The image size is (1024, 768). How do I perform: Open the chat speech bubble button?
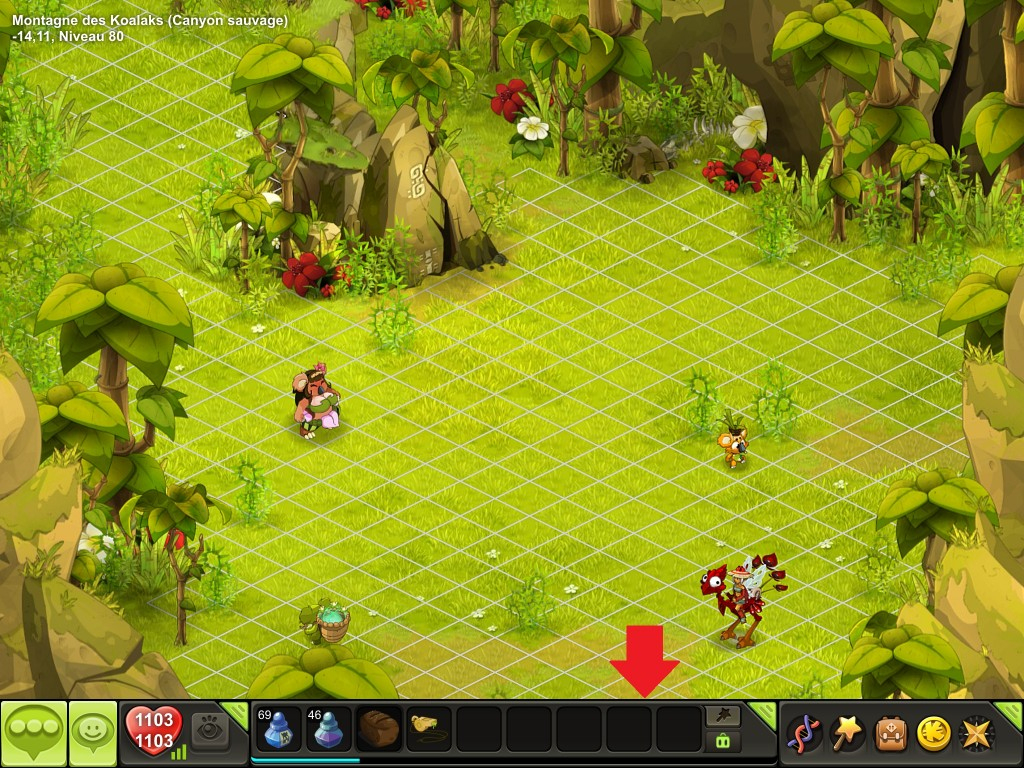coord(33,733)
